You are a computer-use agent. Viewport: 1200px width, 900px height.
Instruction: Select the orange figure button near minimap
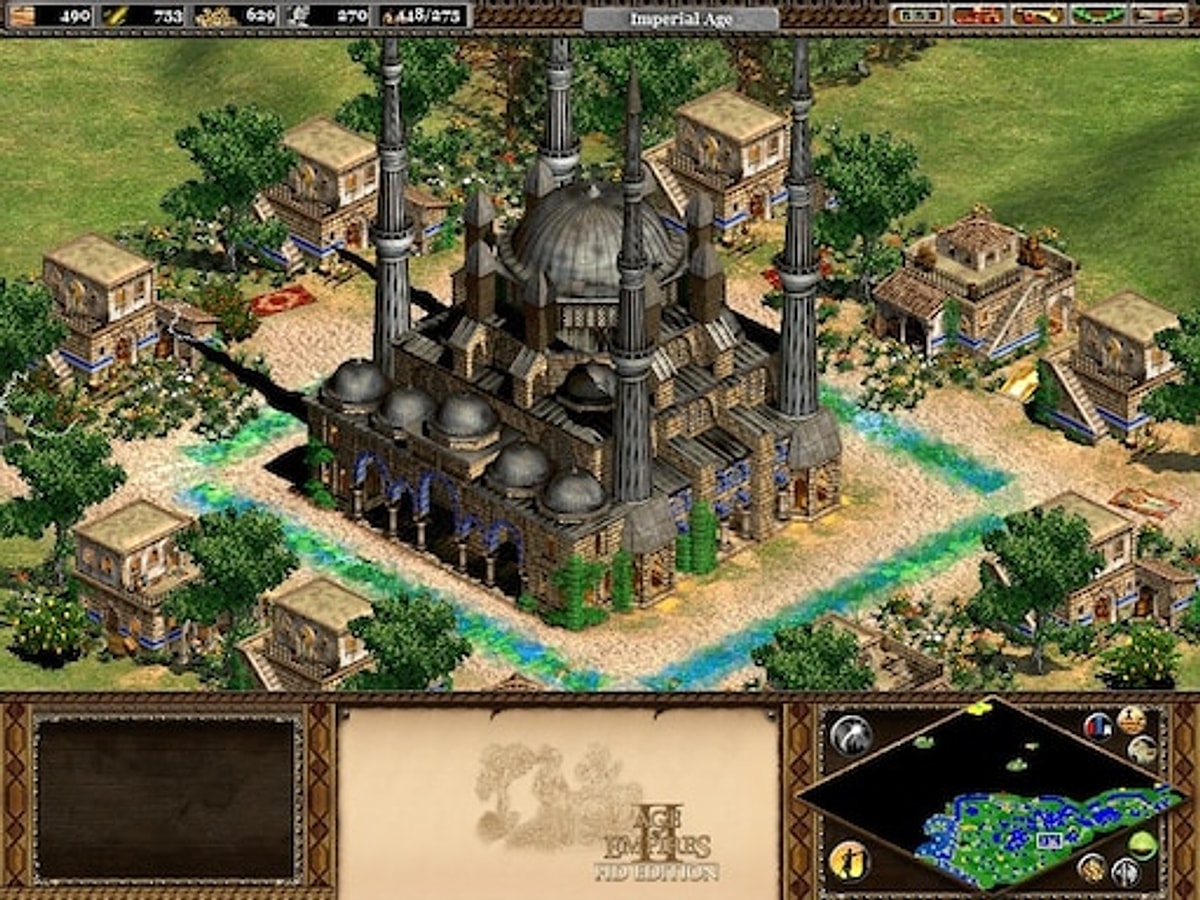coord(1131,719)
